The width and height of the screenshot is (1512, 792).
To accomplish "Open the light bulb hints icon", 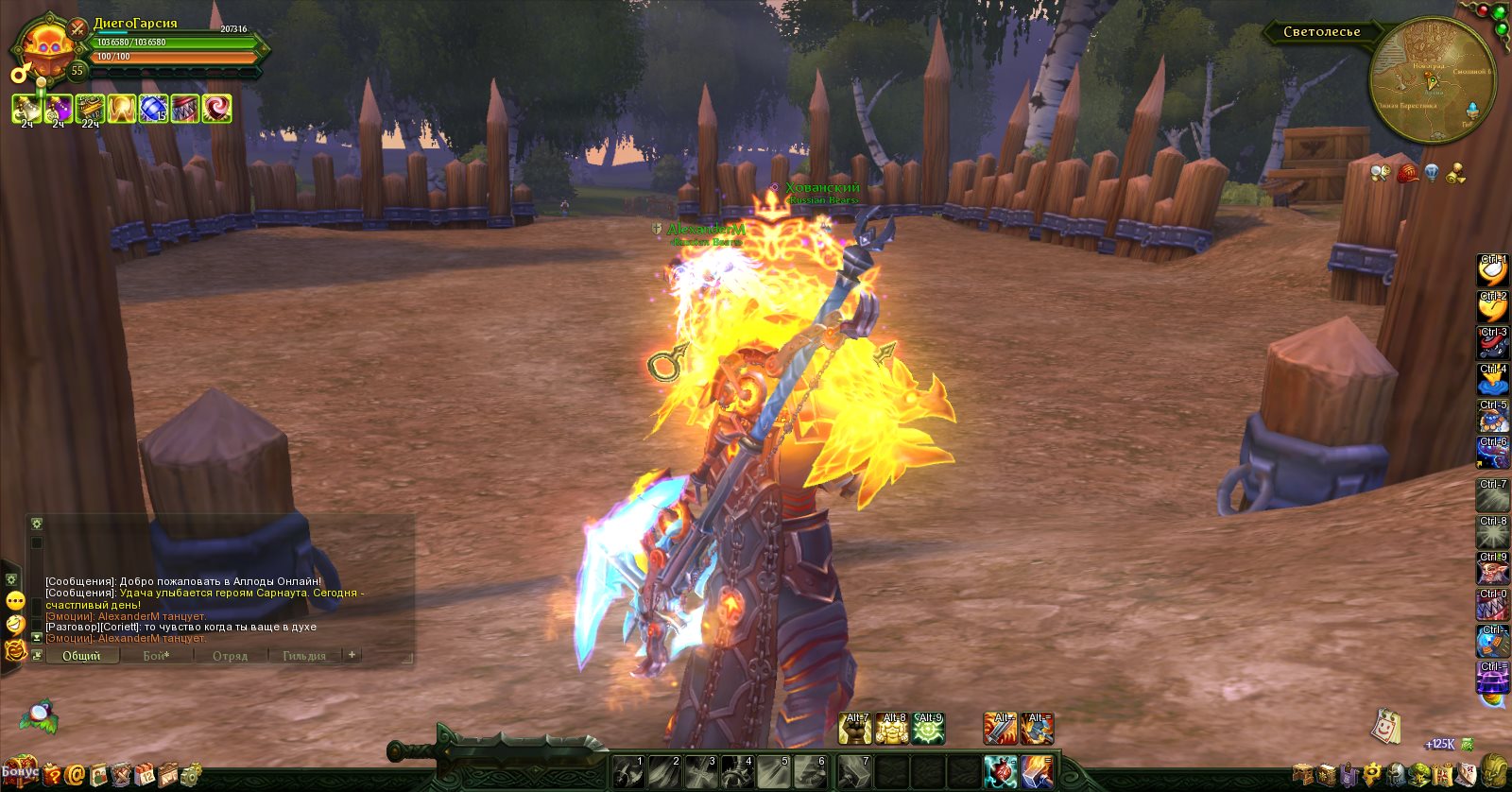I will click(1432, 173).
